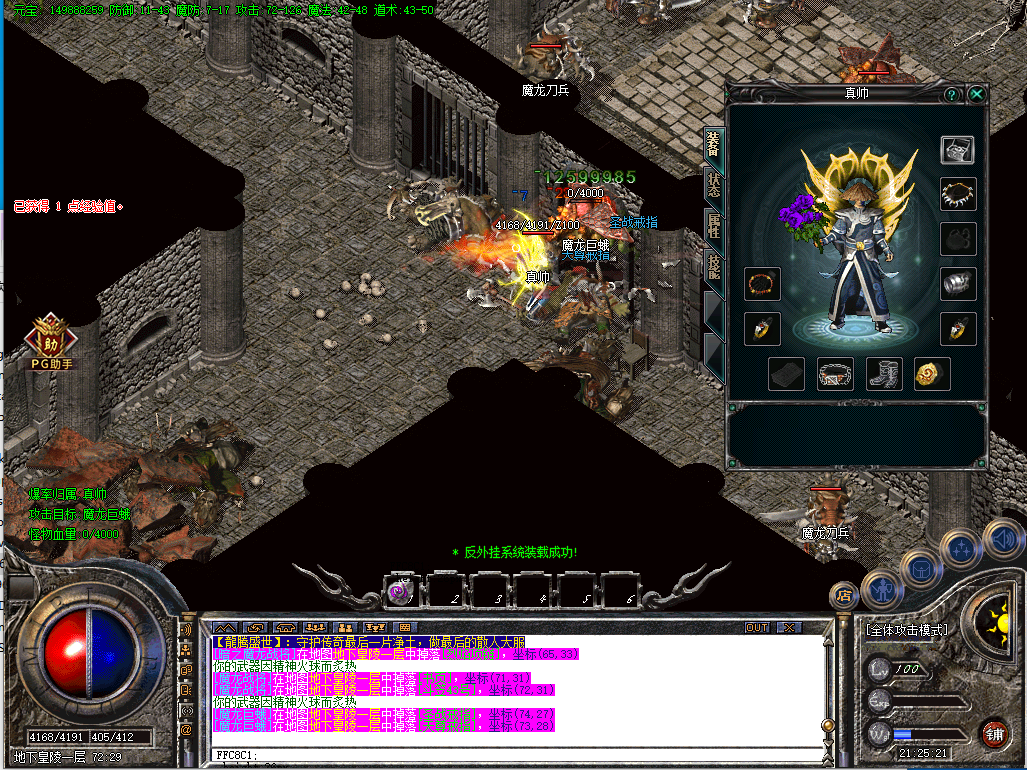Select the golden spiral charm slot
Screen dimensions: 1027x770
click(x=933, y=374)
